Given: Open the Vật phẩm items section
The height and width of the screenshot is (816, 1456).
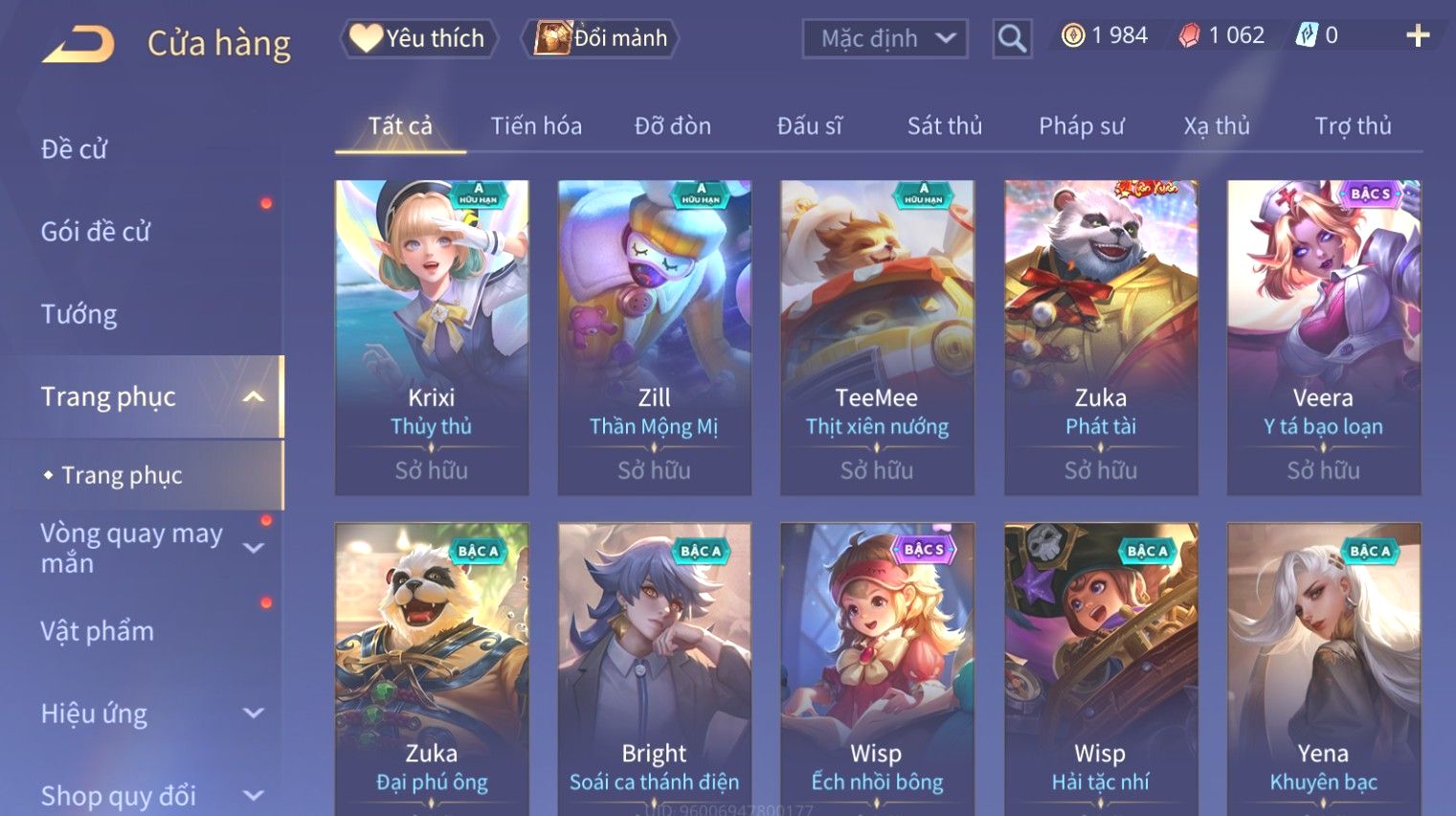Looking at the screenshot, I should point(97,631).
